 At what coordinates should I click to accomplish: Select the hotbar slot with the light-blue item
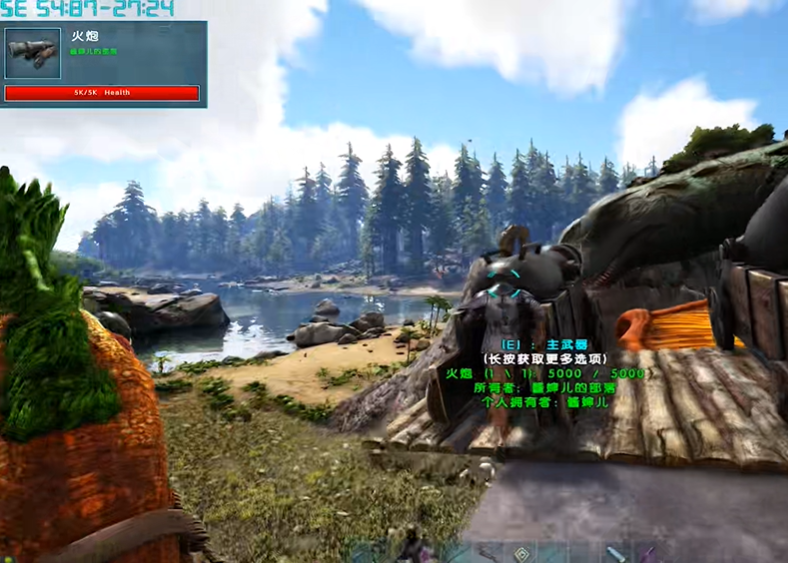pos(615,553)
